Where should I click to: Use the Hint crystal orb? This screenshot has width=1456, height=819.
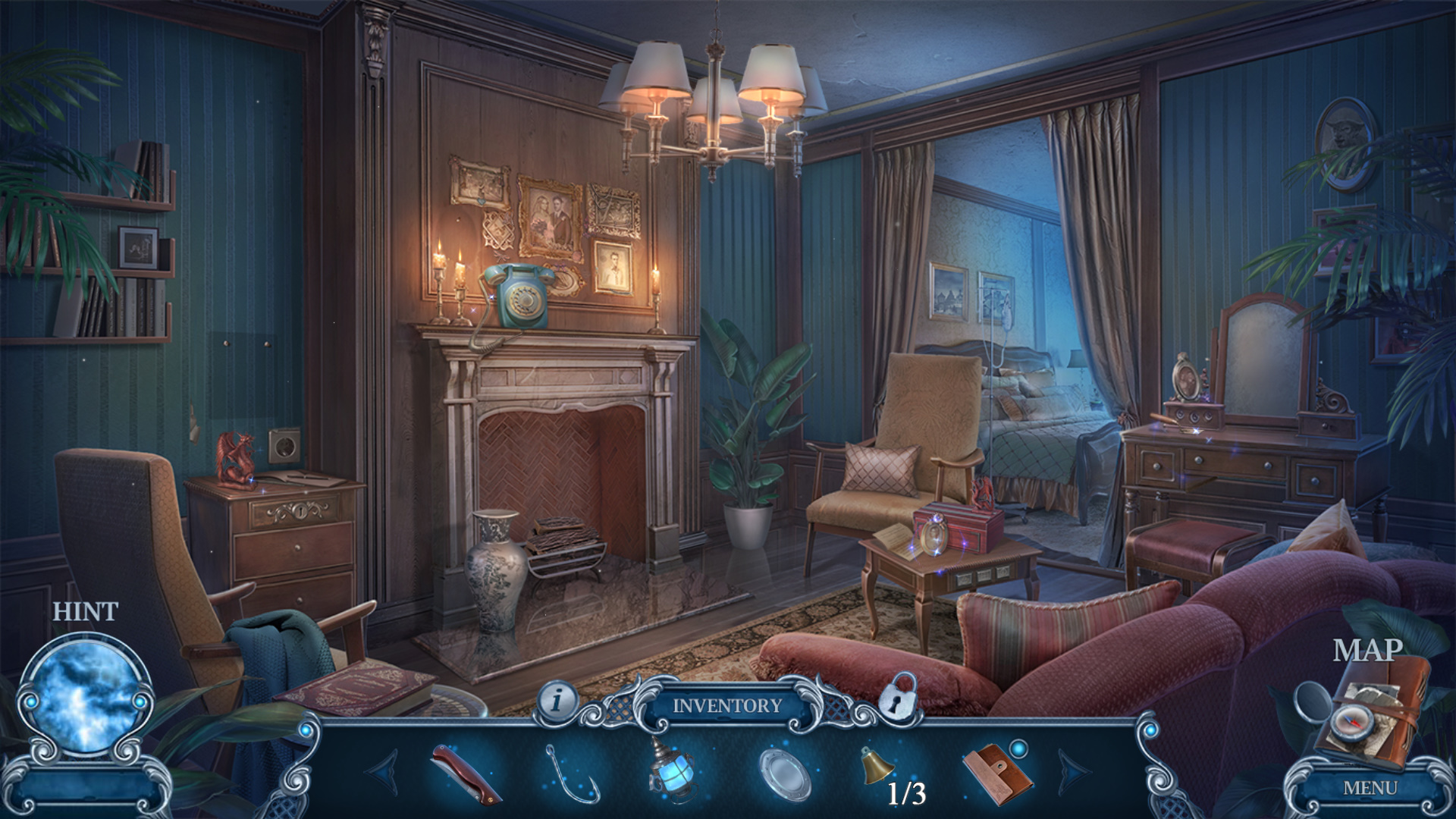coord(86,697)
